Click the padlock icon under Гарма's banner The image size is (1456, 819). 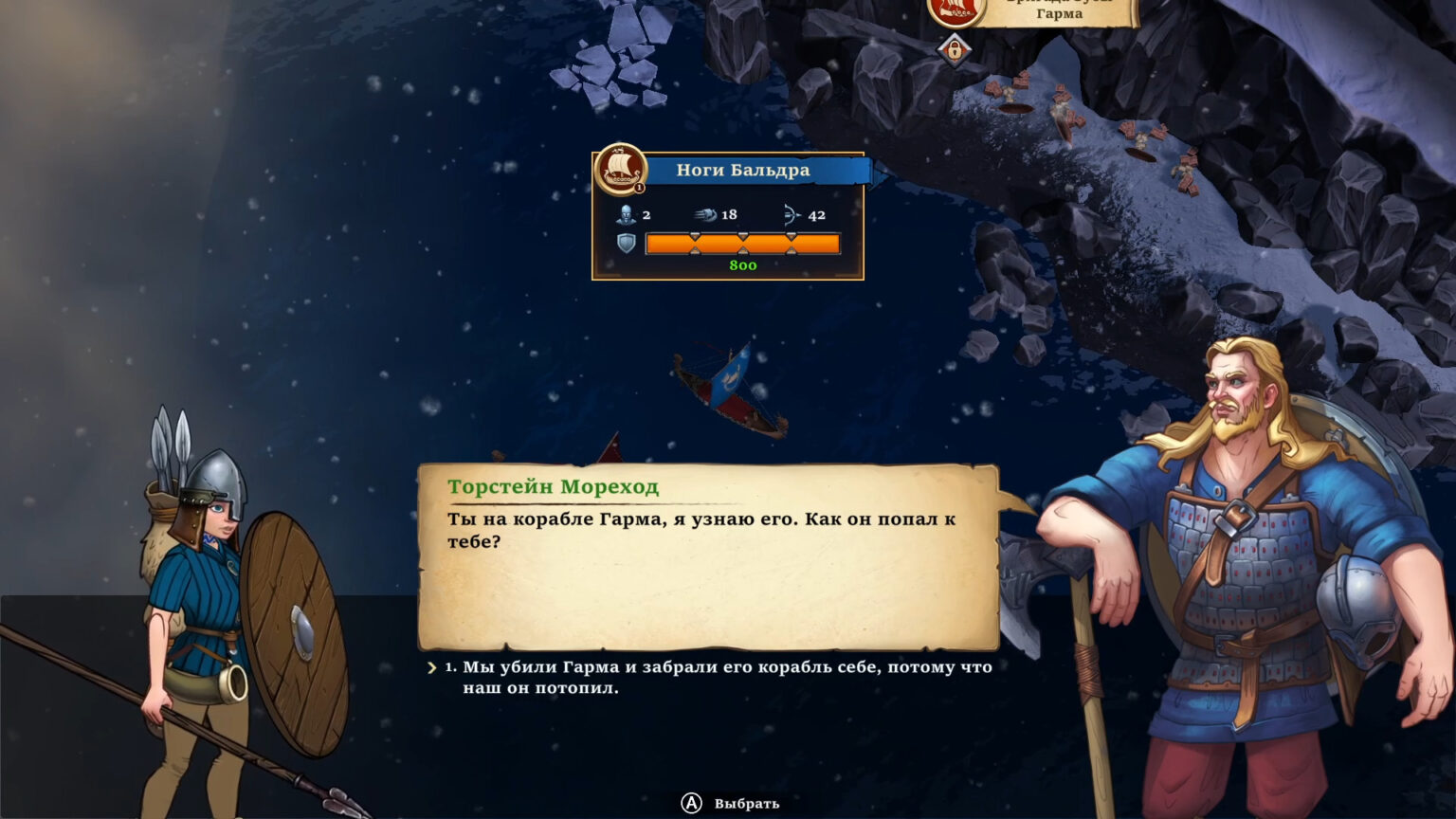point(955,48)
